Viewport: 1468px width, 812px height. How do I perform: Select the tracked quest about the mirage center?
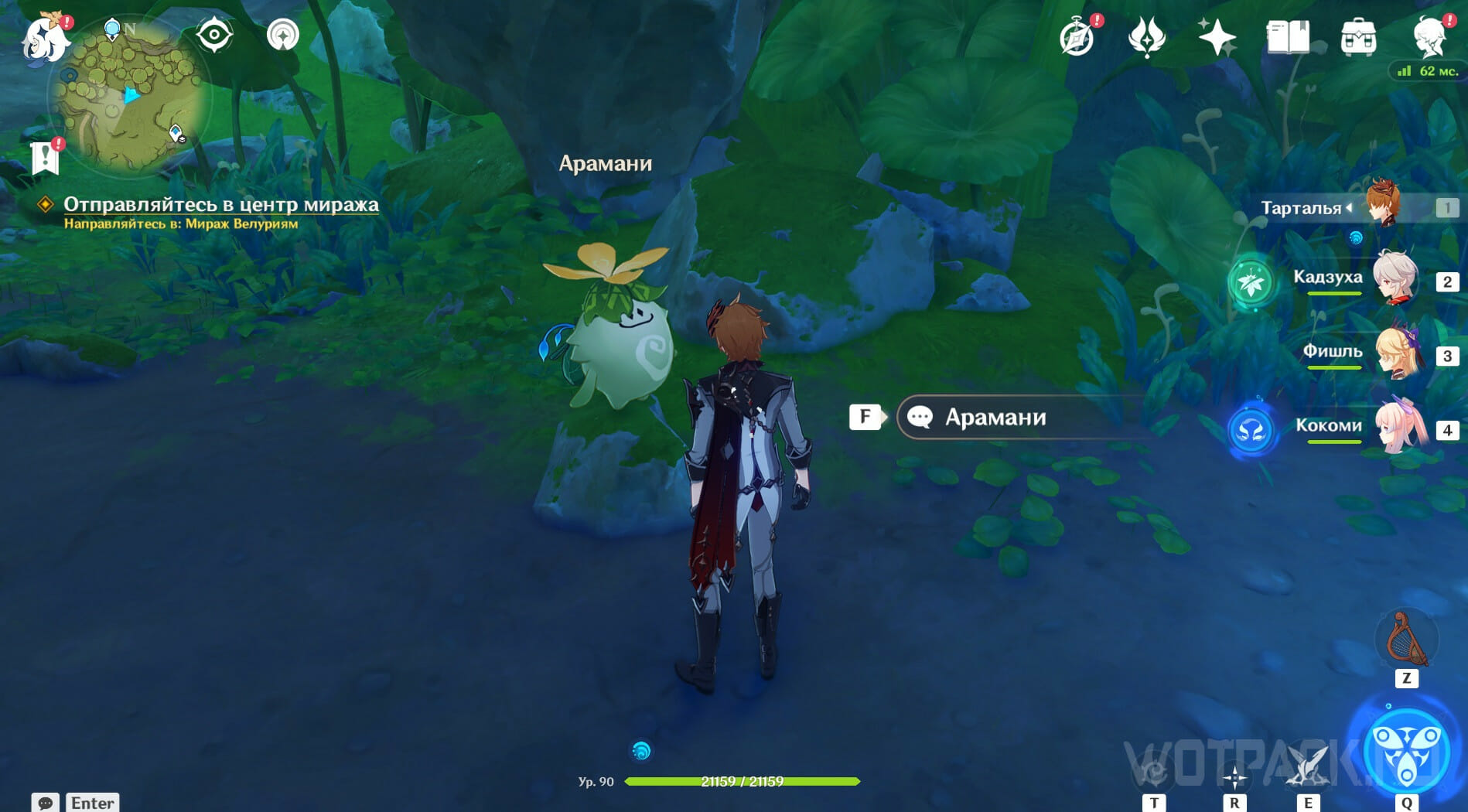[x=220, y=204]
